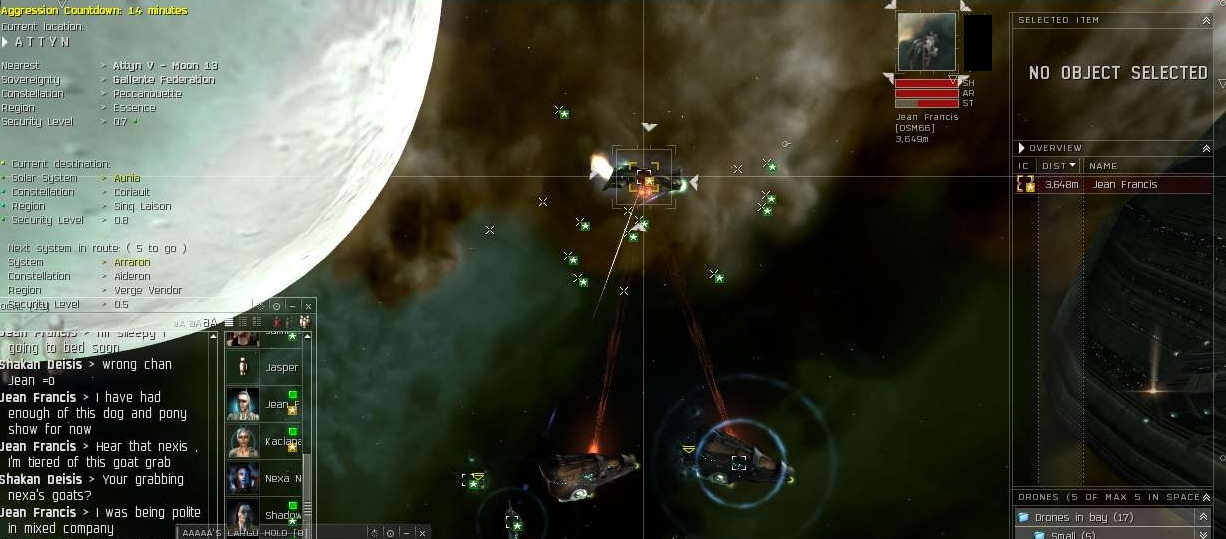Click the locked target portrait of Jean Francis

click(926, 42)
